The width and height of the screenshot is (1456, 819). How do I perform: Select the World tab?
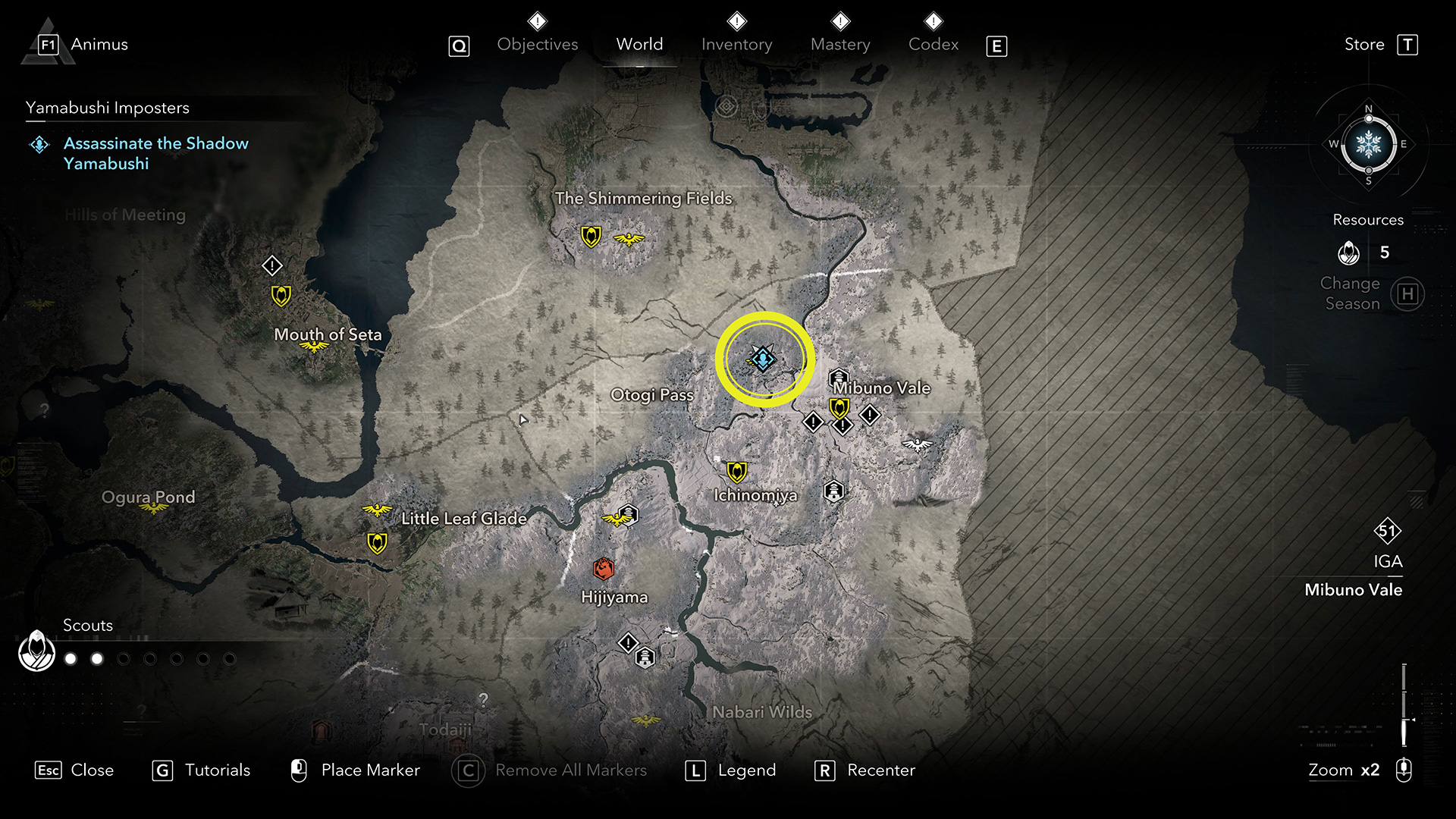[639, 45]
